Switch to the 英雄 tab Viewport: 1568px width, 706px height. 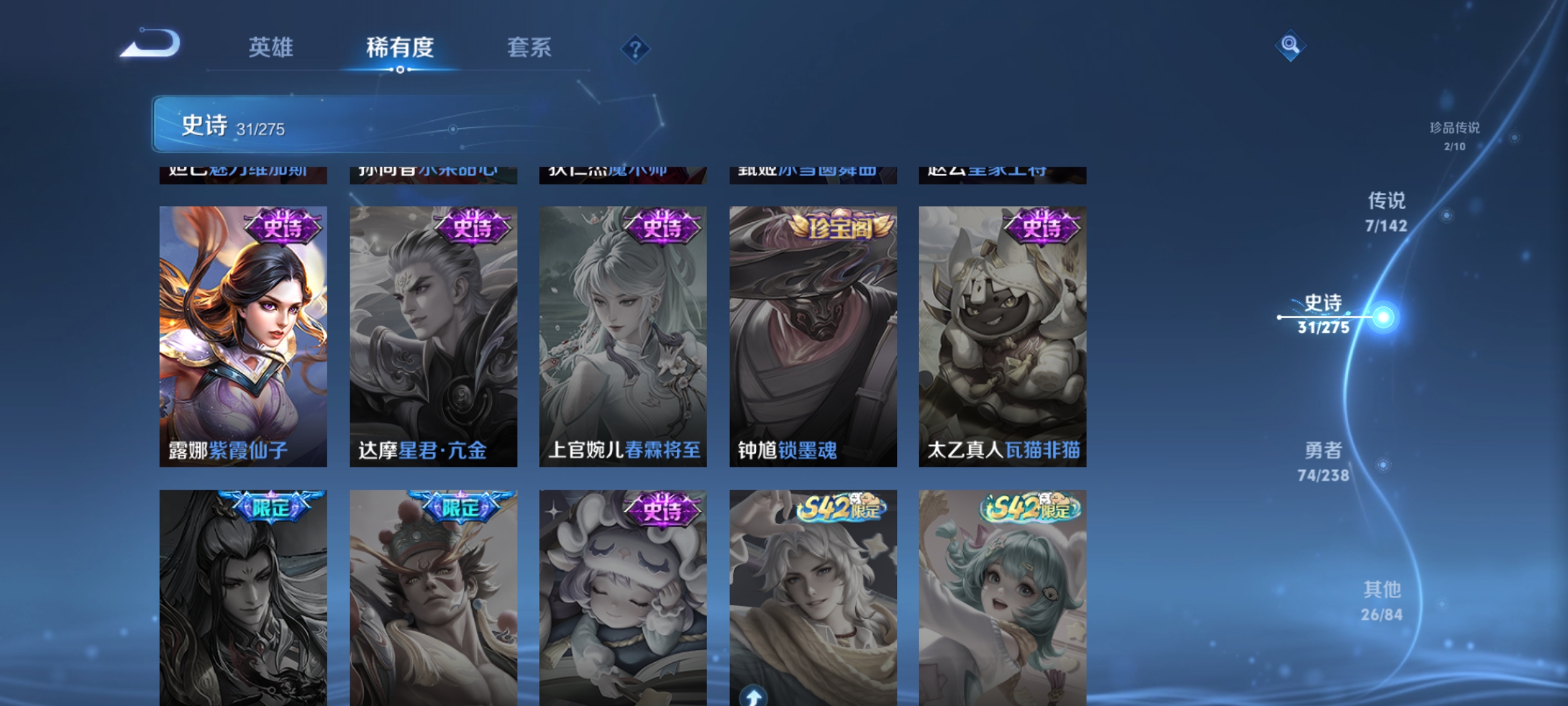pyautogui.click(x=271, y=47)
